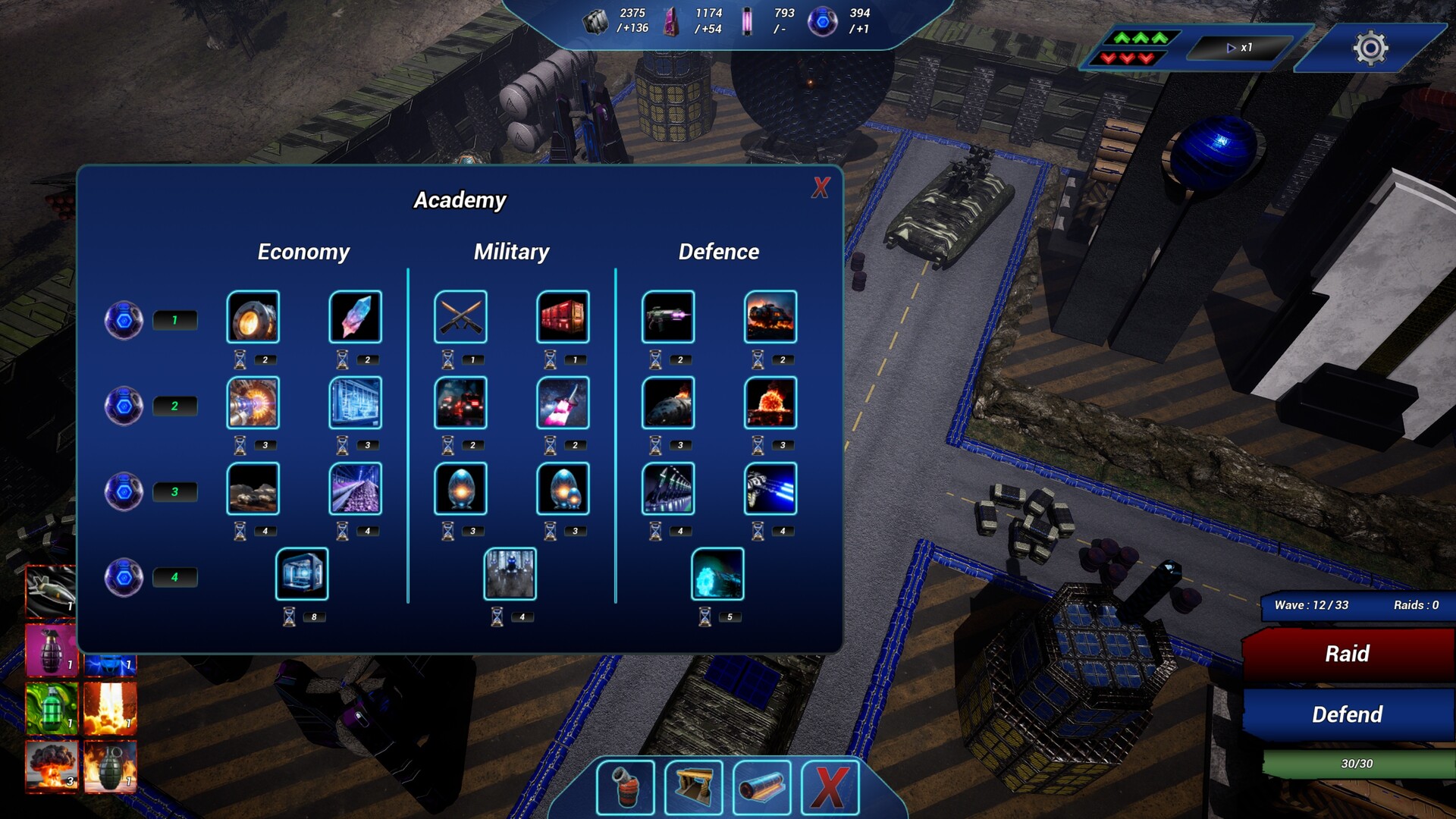The width and height of the screenshot is (1456, 819).
Task: Toggle the x1 game speed control
Action: [1239, 48]
